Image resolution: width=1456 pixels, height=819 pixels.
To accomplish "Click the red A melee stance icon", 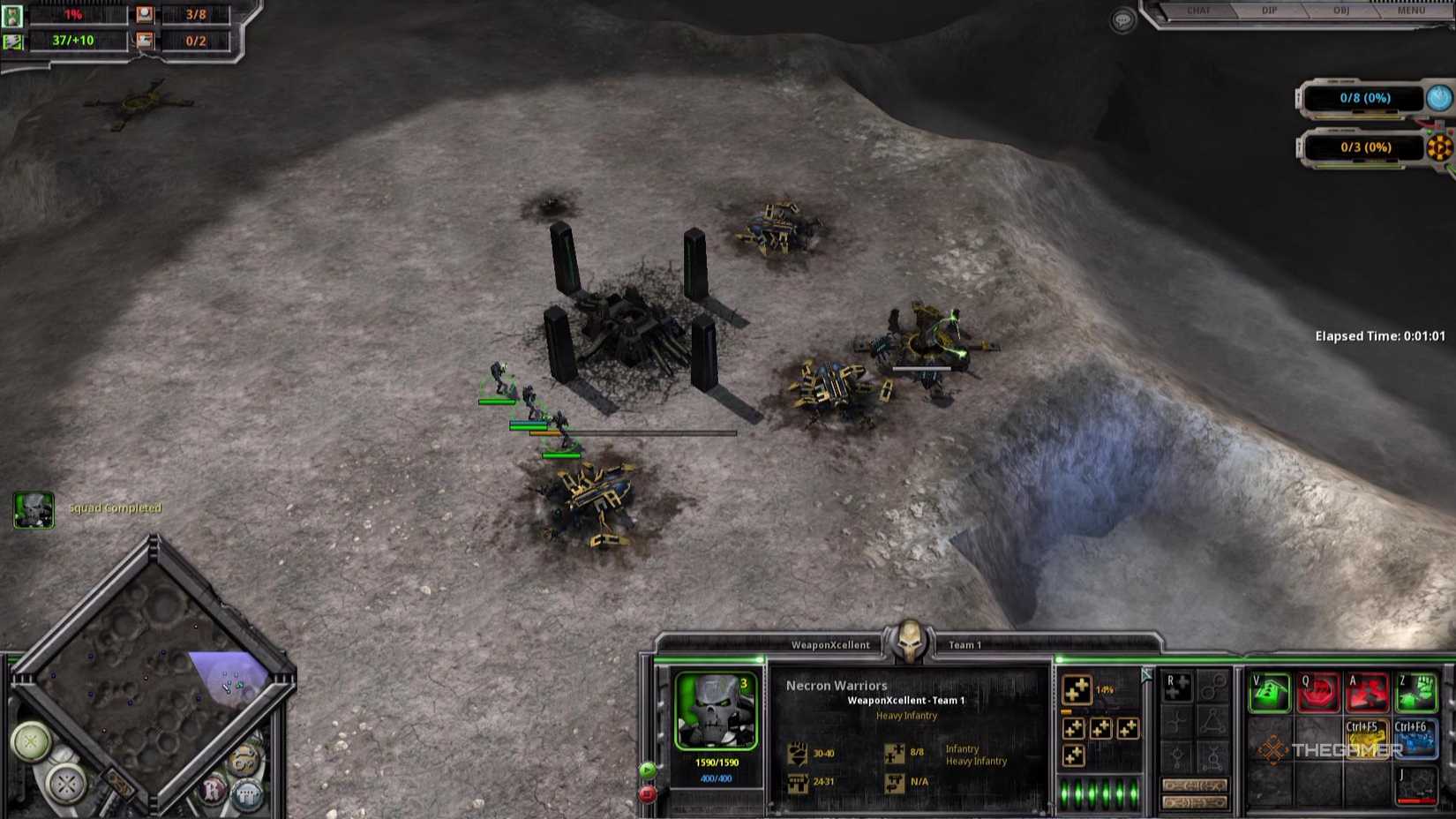I will (x=1368, y=691).
